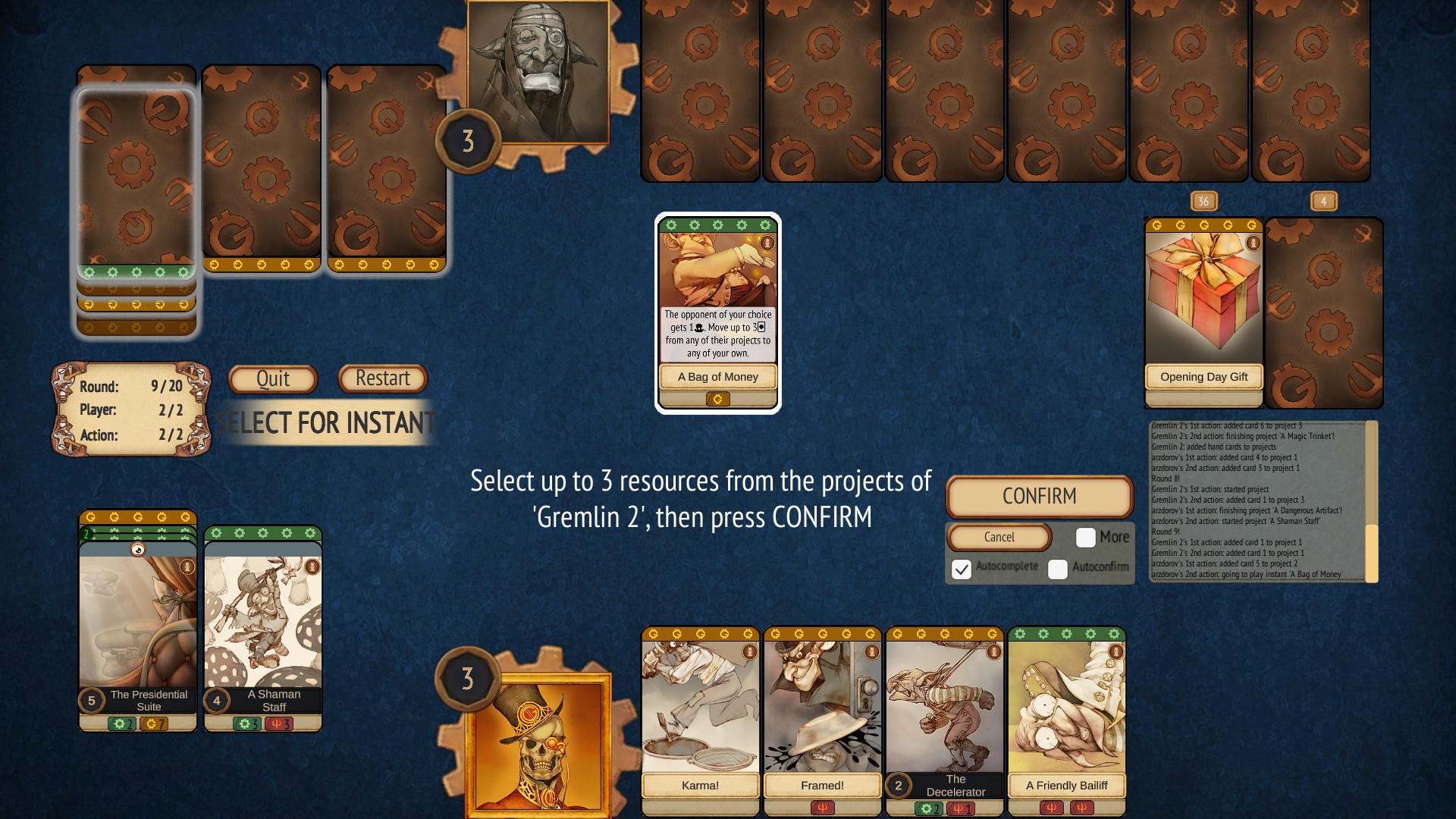Click the discard pile badge showing 4
This screenshot has width=1456, height=819.
[x=1324, y=200]
